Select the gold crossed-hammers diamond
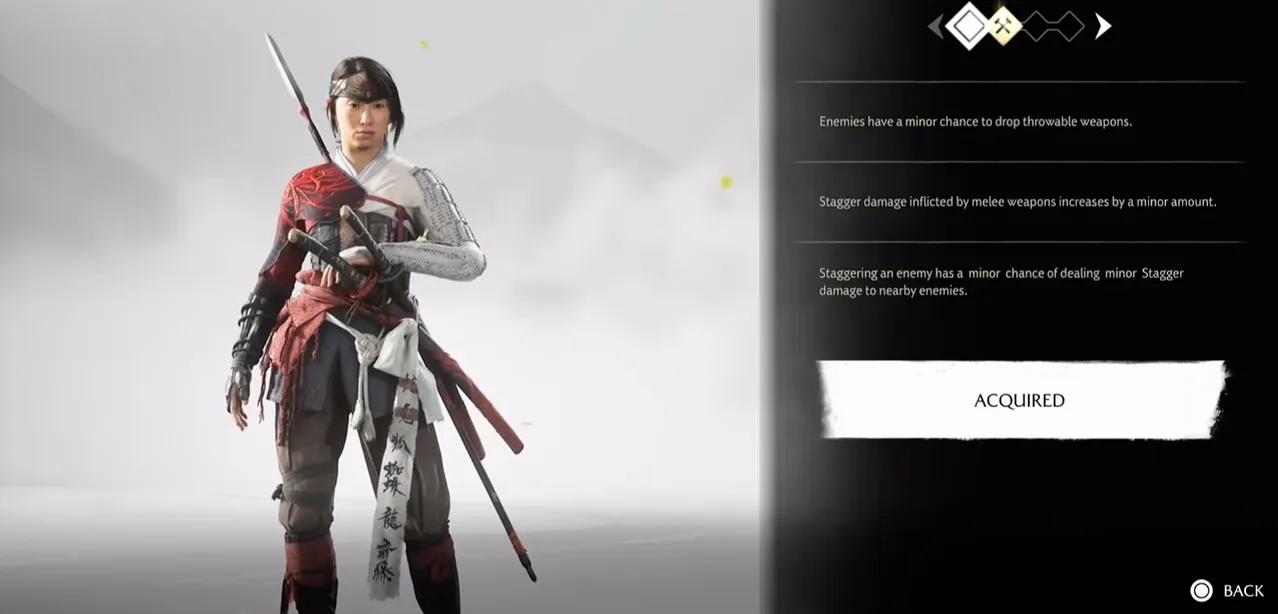Image resolution: width=1278 pixels, height=614 pixels. click(x=1003, y=27)
